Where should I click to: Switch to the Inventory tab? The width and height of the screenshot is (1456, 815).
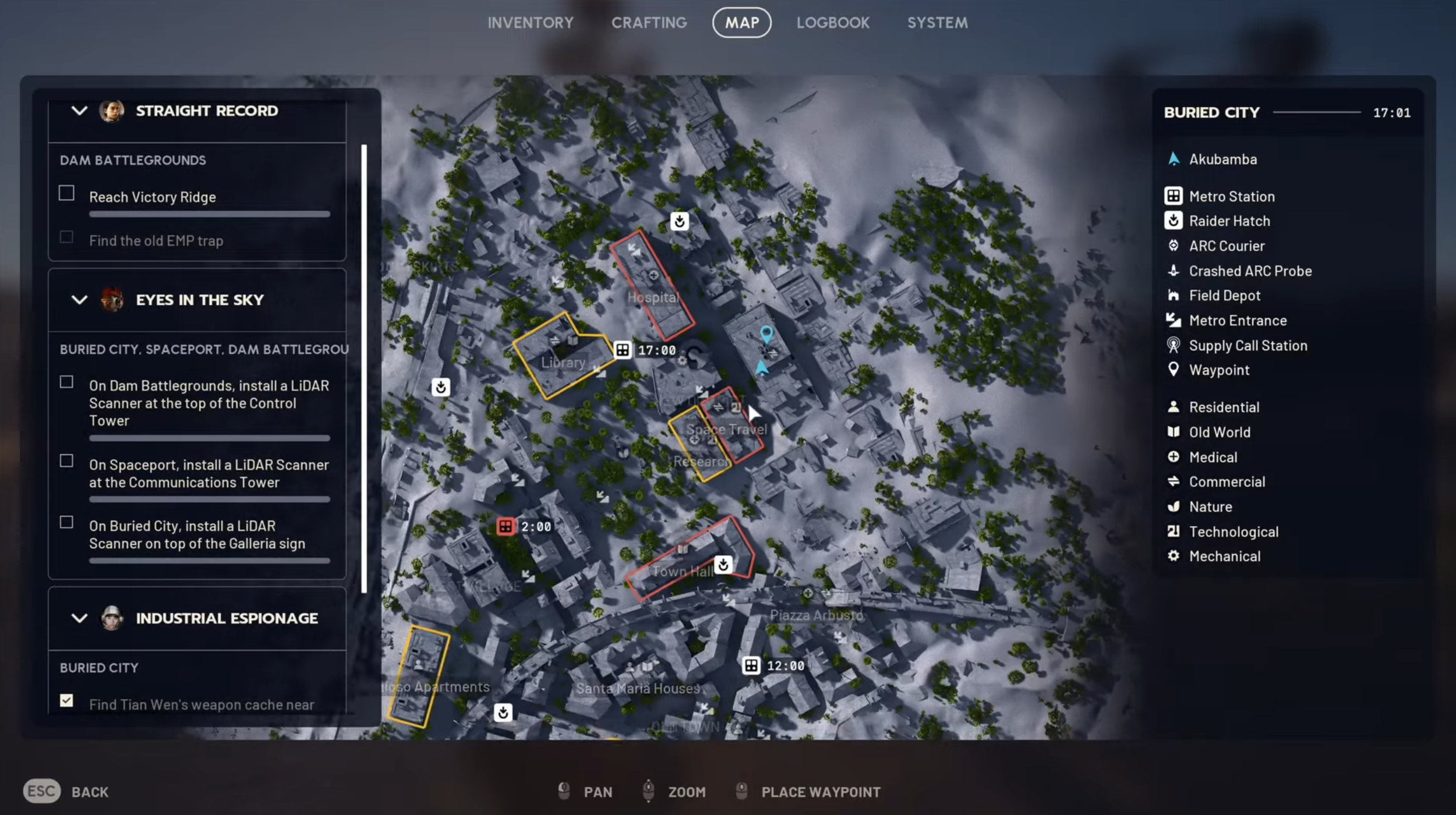pyautogui.click(x=531, y=23)
